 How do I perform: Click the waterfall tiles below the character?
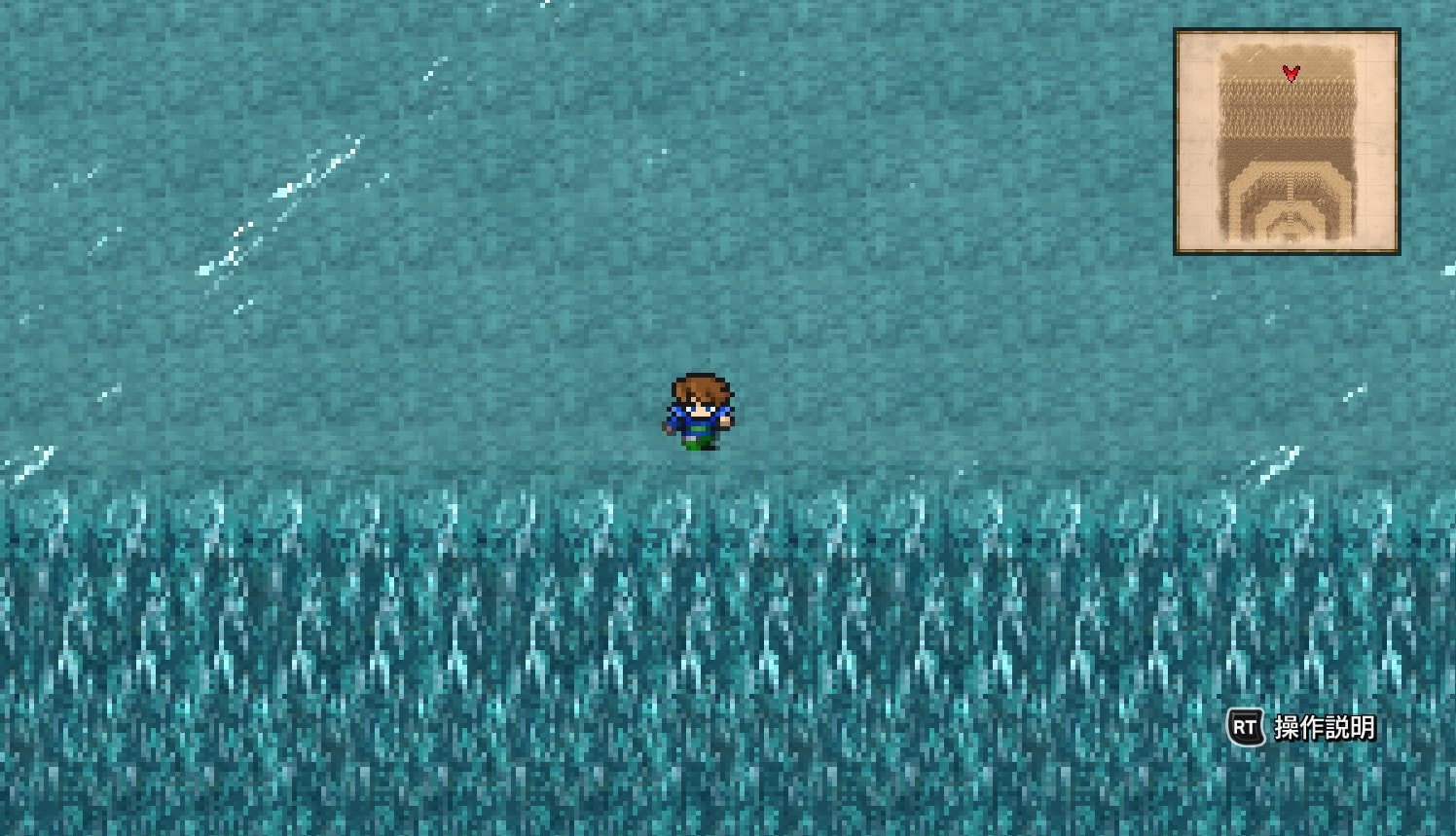point(699,584)
